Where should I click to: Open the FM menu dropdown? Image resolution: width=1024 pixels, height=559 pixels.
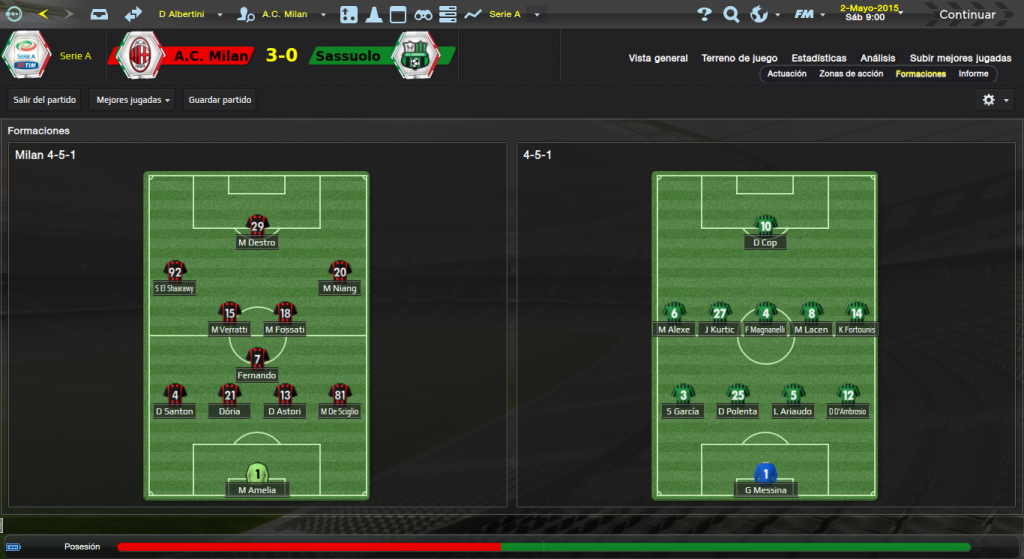click(808, 15)
